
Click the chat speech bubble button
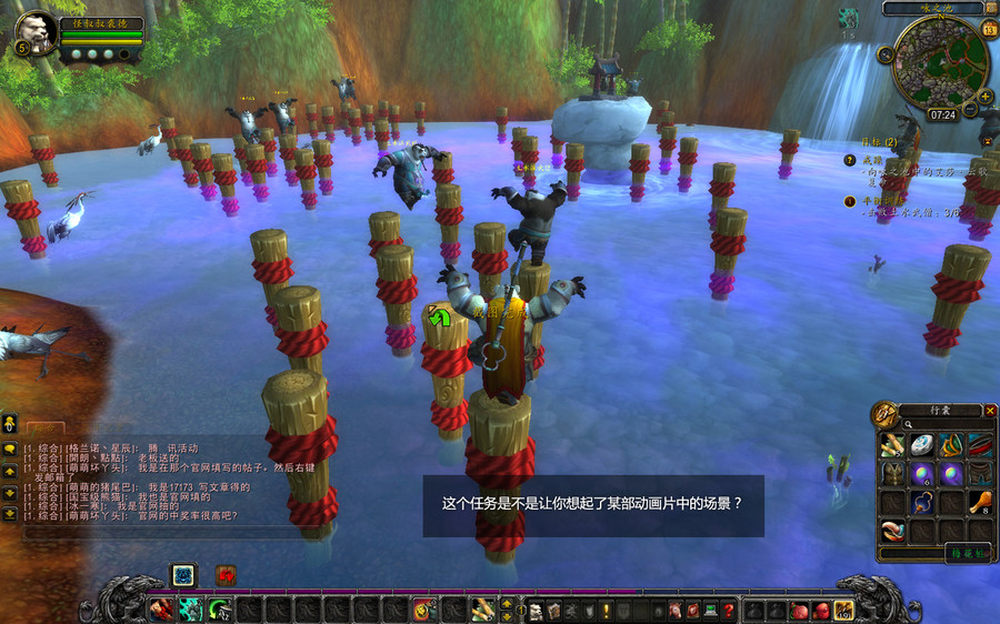pyautogui.click(x=10, y=449)
